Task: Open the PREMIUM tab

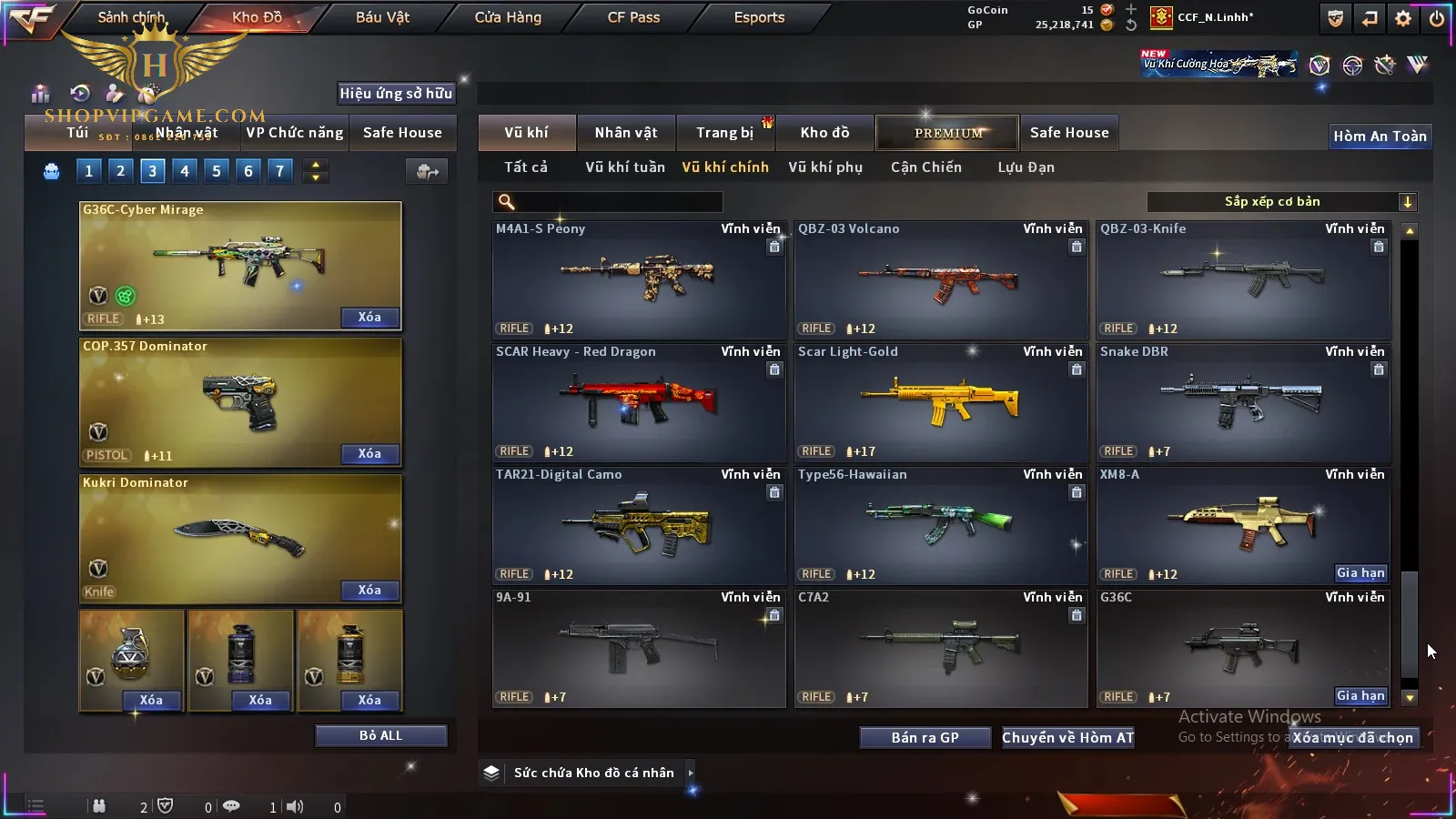Action: 948,133
